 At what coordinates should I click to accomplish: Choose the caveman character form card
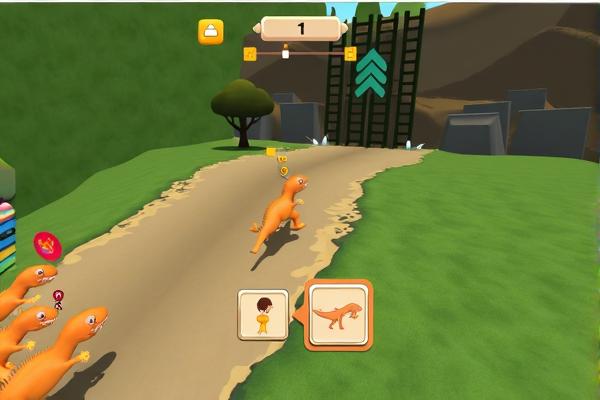click(263, 315)
